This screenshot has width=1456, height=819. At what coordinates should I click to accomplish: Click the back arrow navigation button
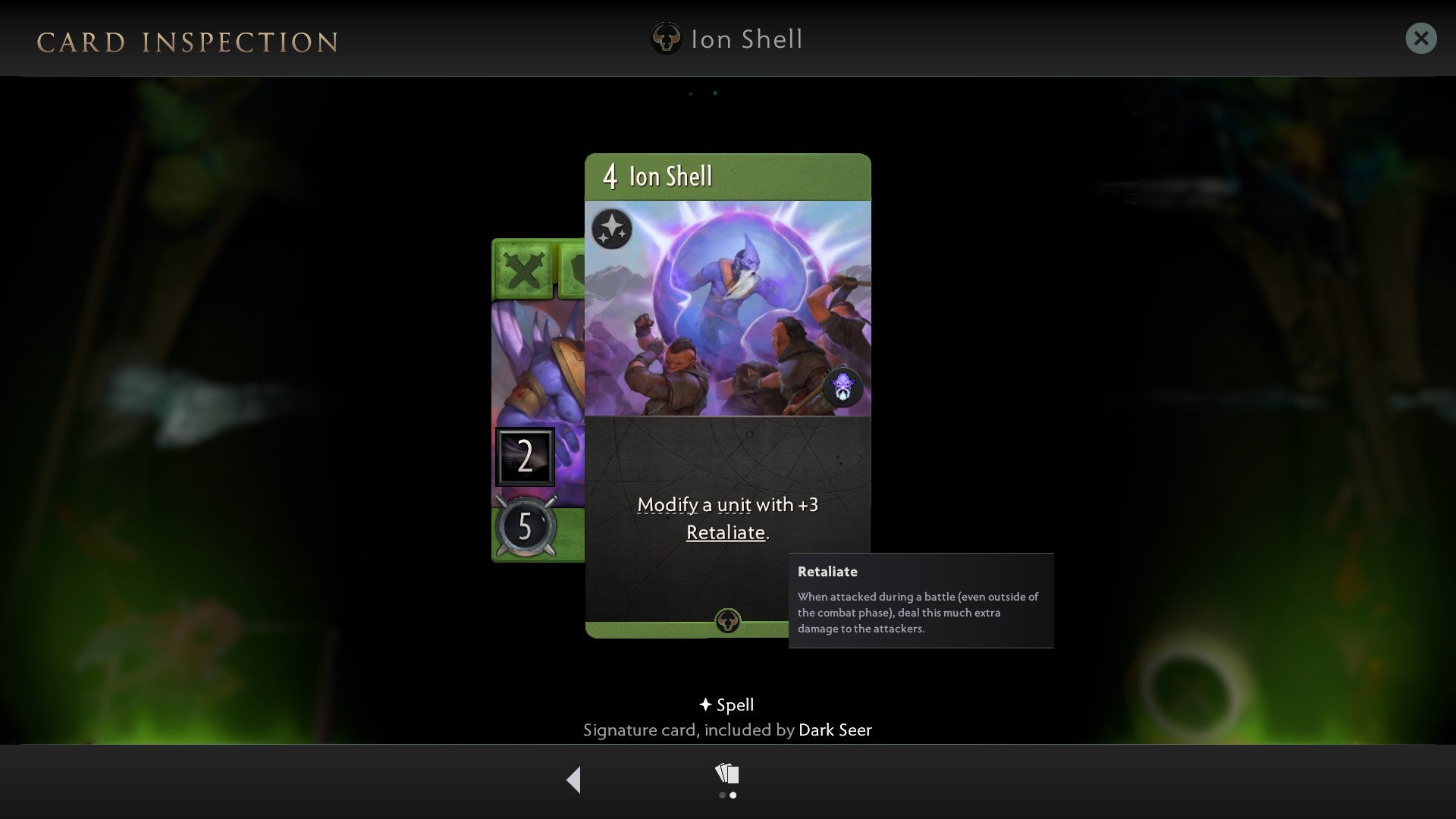(574, 778)
